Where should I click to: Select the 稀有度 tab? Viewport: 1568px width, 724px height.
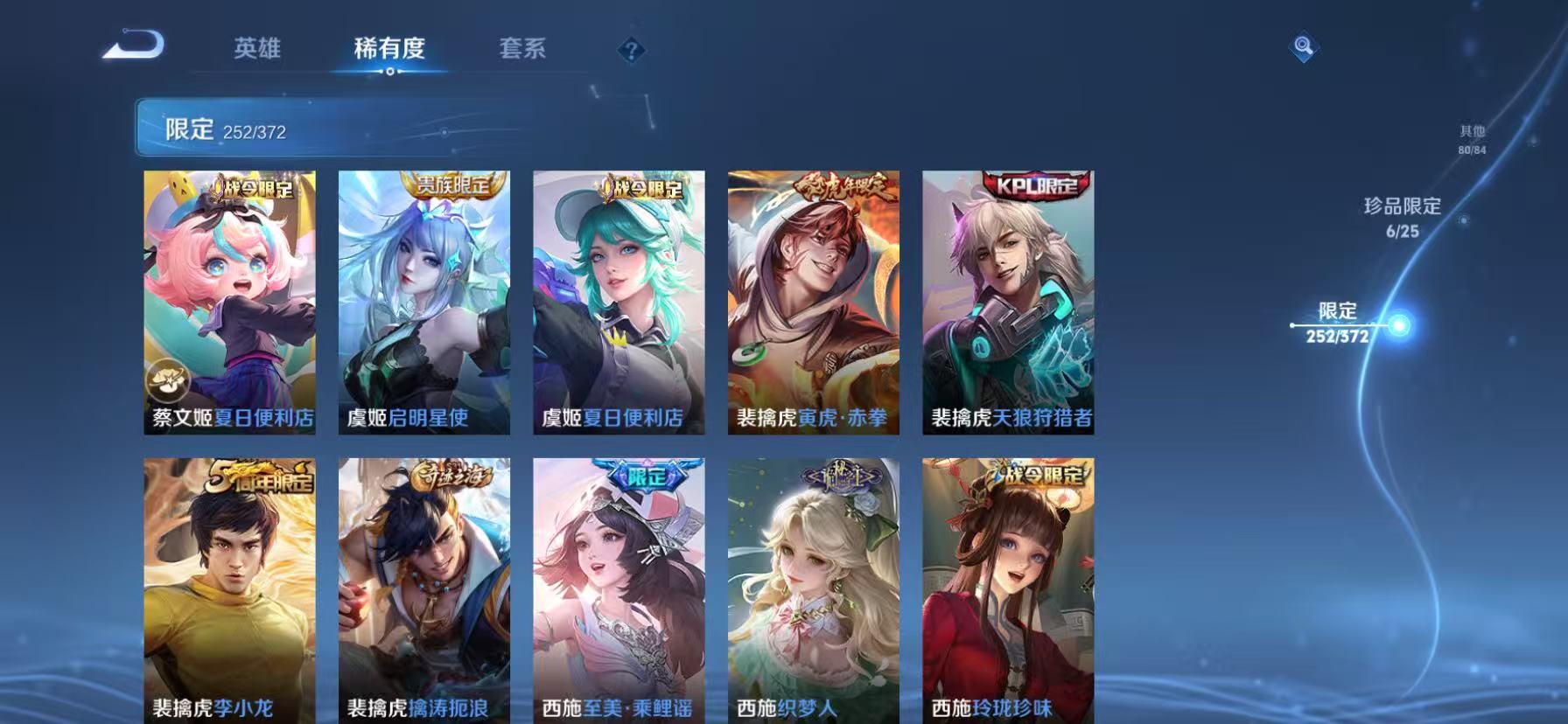[x=390, y=50]
